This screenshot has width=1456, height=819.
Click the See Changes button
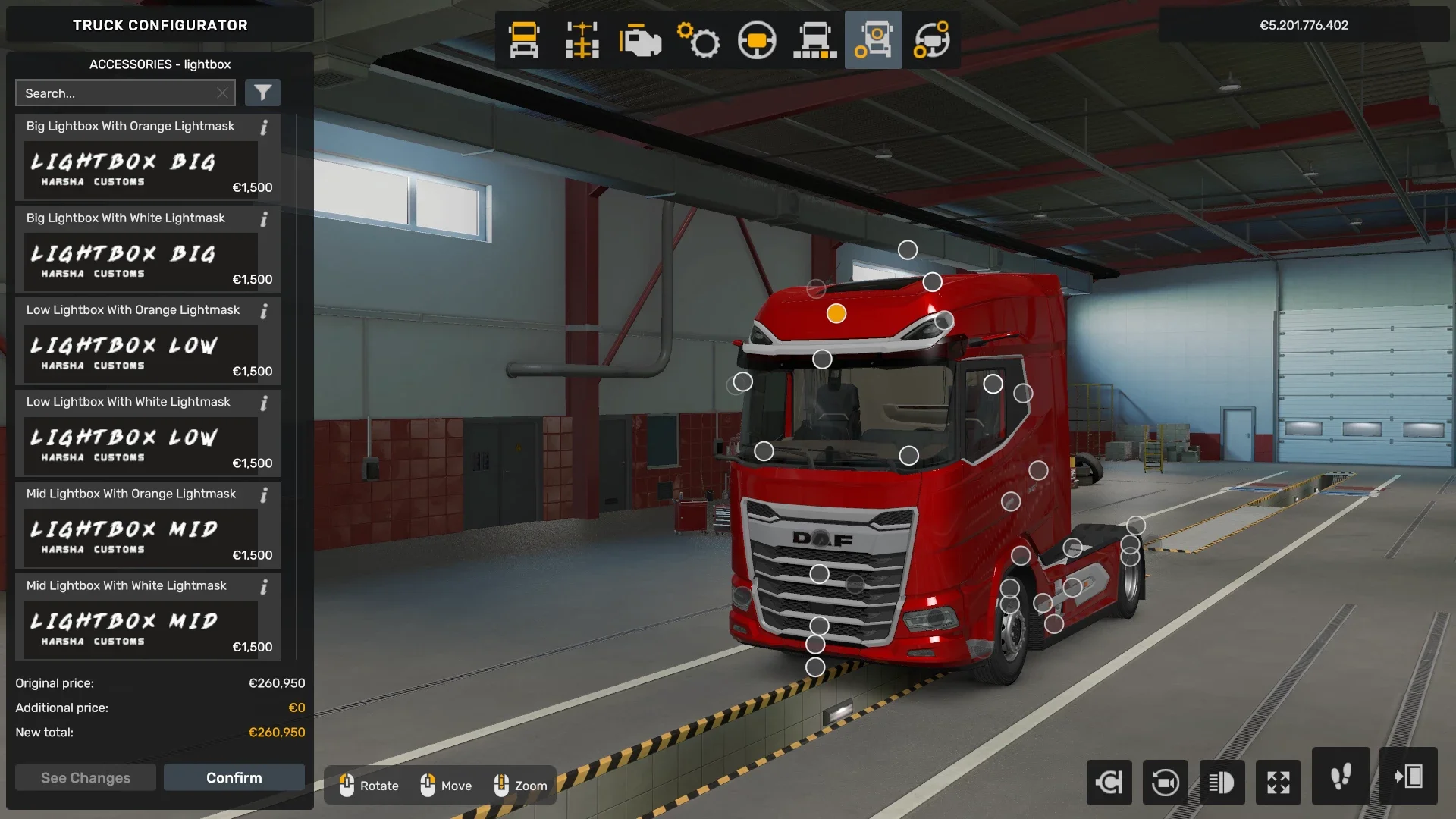85,777
